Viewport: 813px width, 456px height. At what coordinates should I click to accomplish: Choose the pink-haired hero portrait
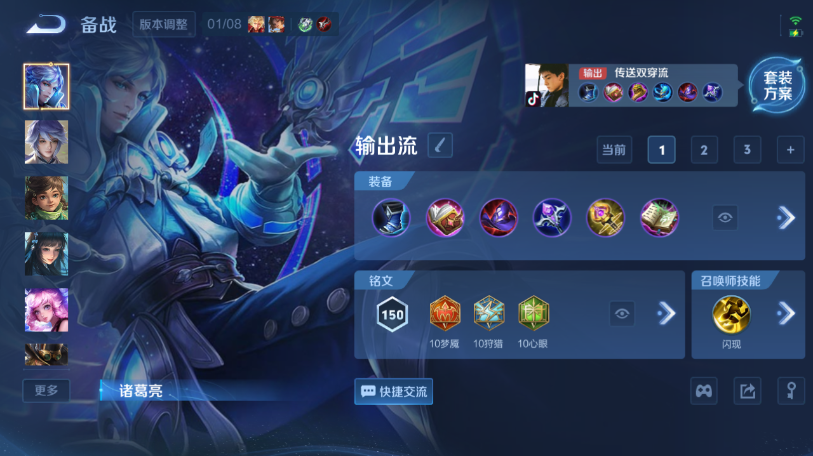[46, 309]
